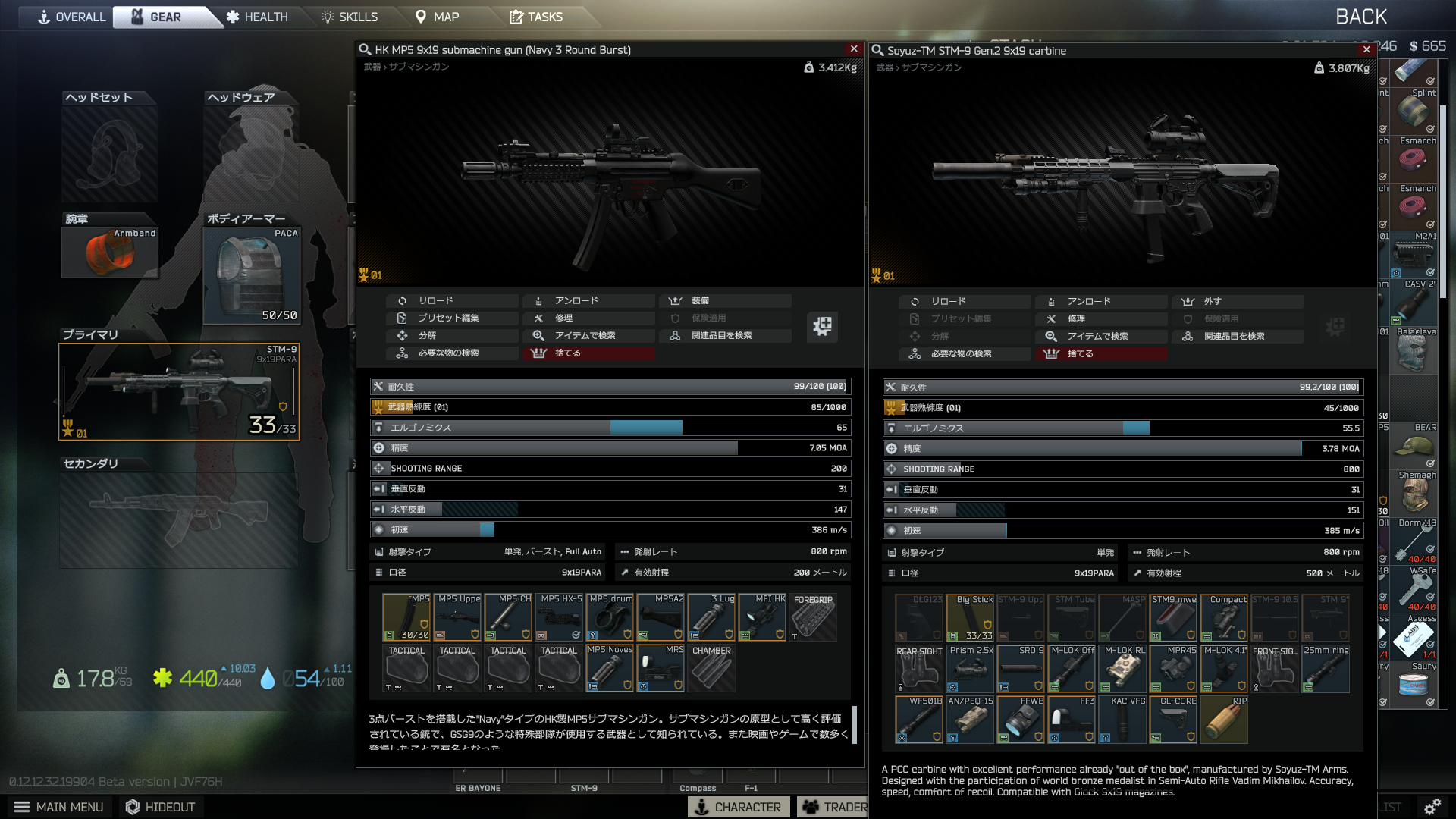Click the BACK button
This screenshot has width=1456, height=819.
click(x=1360, y=17)
